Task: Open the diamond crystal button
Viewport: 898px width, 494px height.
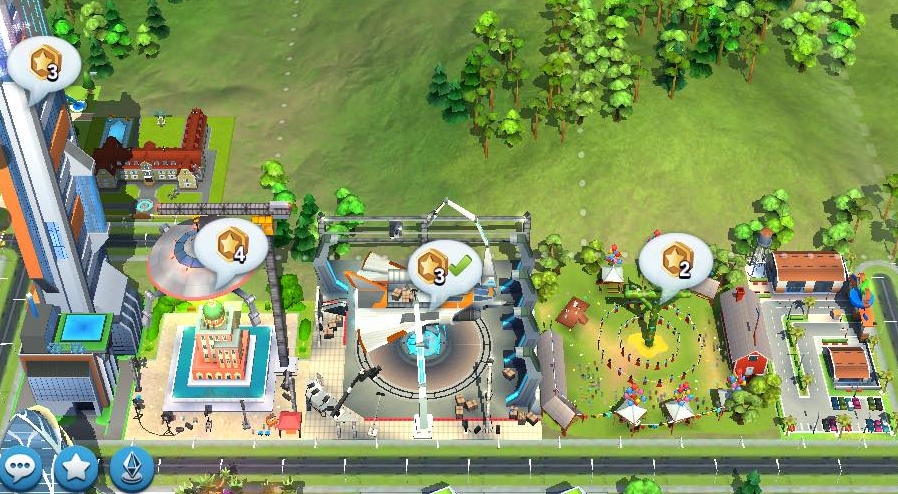Action: click(x=131, y=465)
